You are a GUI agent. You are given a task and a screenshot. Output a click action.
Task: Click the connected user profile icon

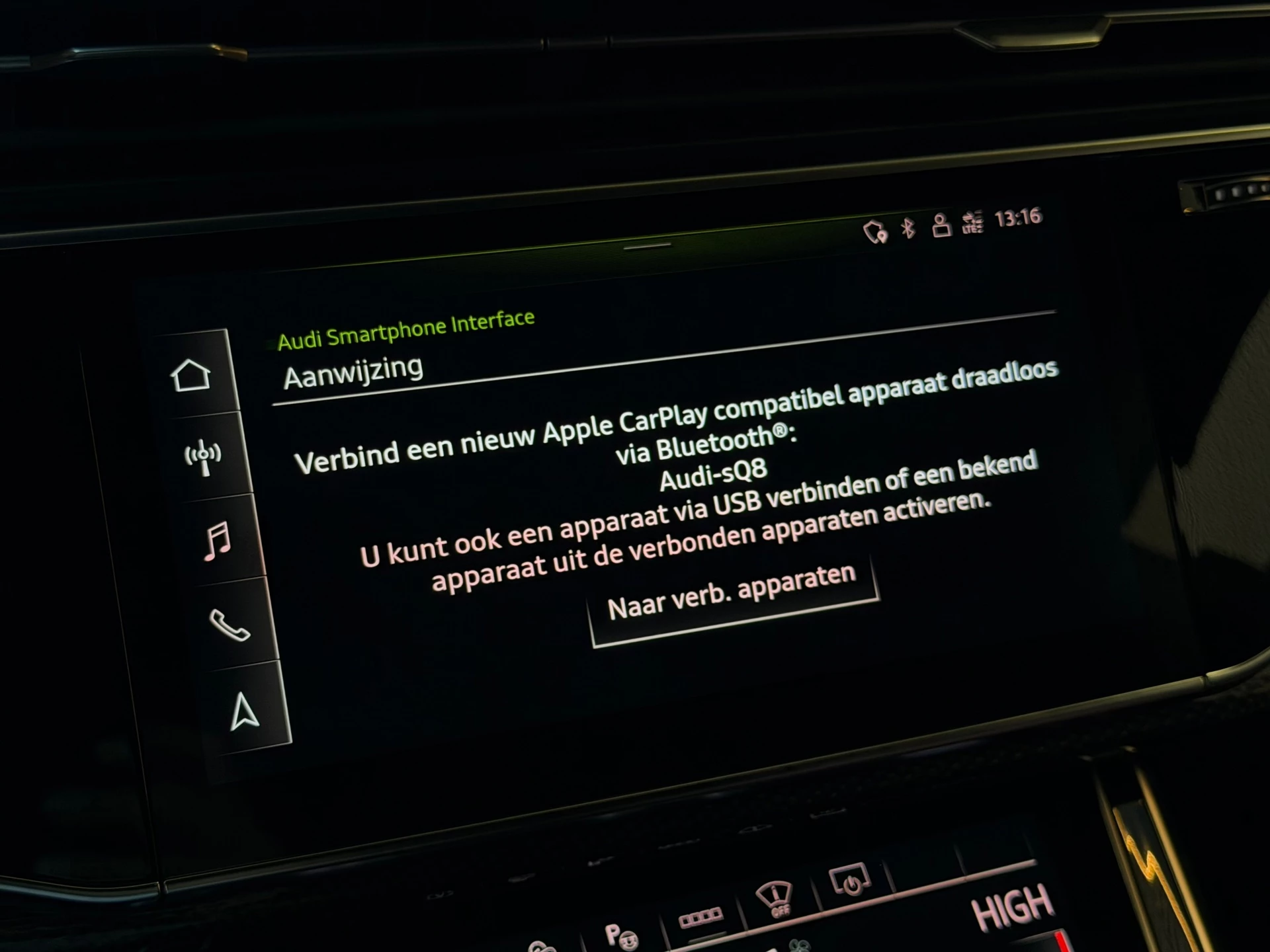click(940, 225)
